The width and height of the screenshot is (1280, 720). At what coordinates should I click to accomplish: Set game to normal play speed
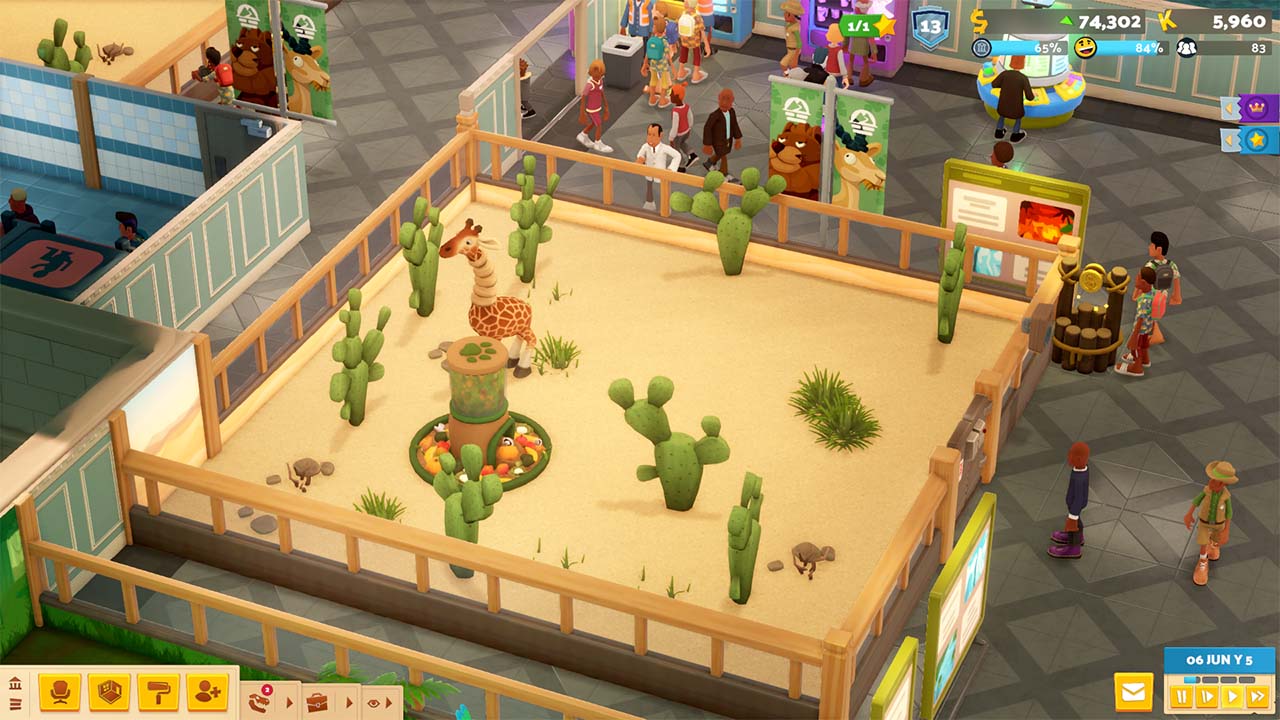pos(1232,696)
